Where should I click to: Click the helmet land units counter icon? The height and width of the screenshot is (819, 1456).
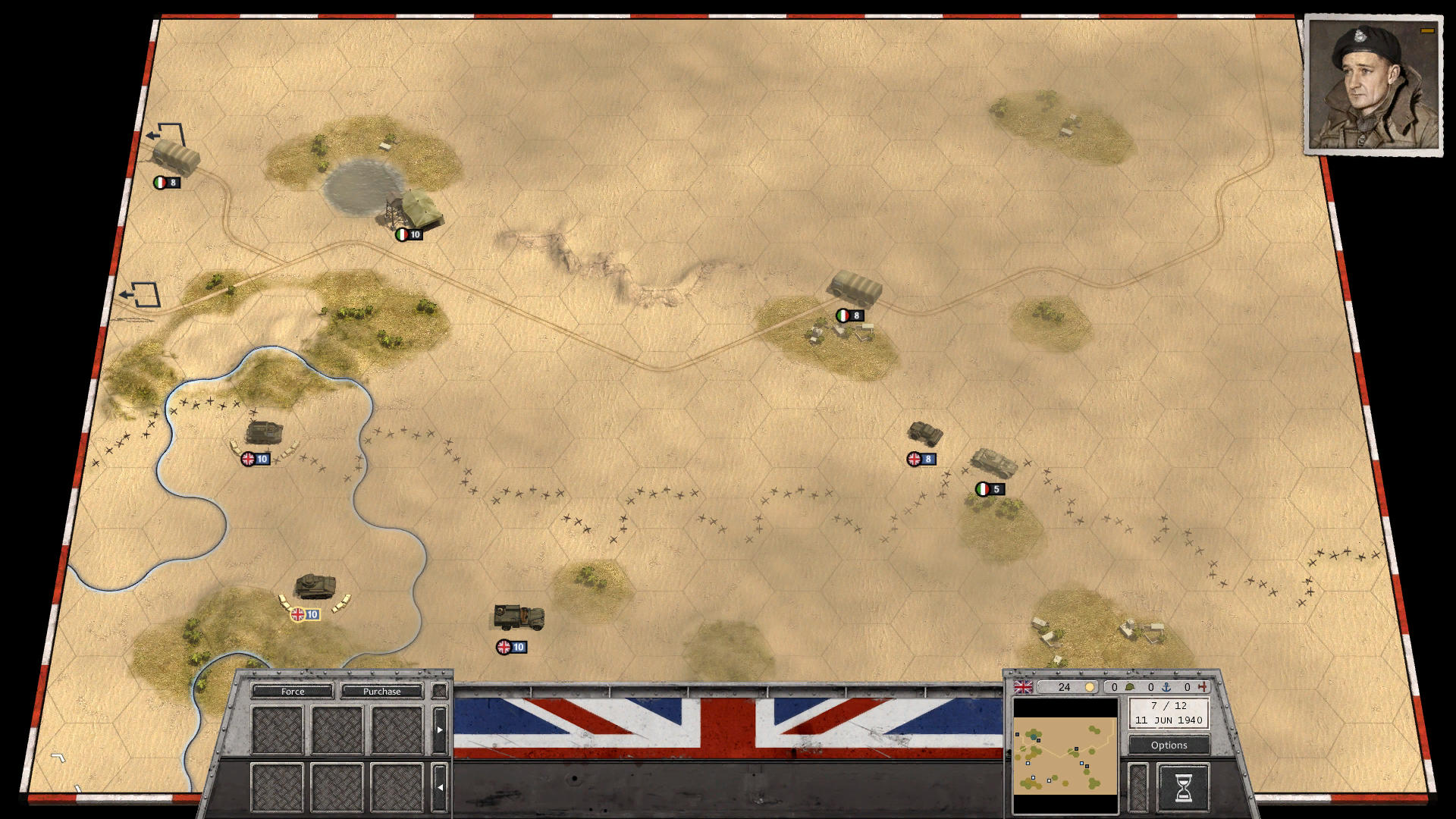click(x=1130, y=687)
